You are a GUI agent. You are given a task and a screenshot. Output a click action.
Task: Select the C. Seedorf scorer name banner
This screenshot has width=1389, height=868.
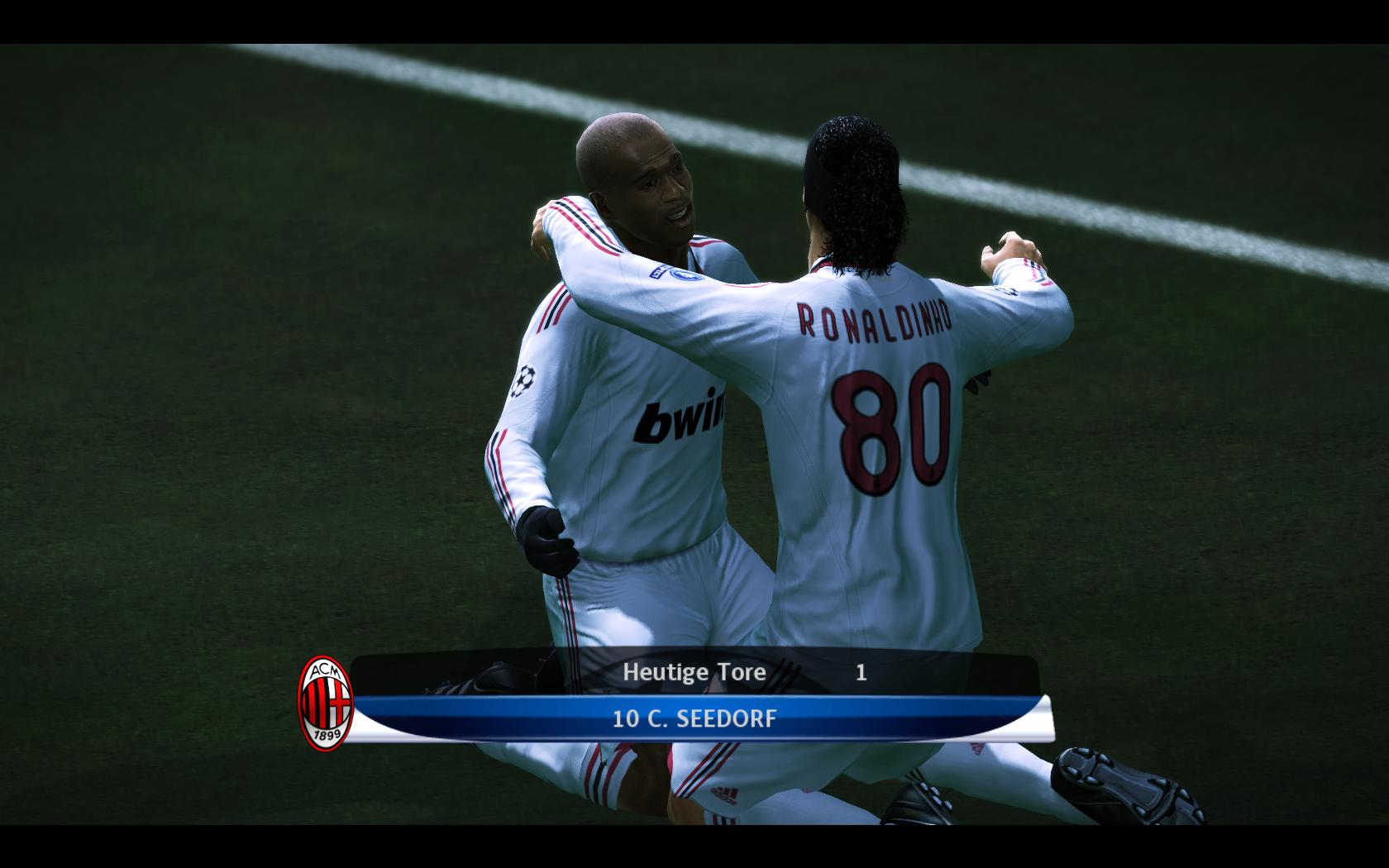(x=694, y=718)
